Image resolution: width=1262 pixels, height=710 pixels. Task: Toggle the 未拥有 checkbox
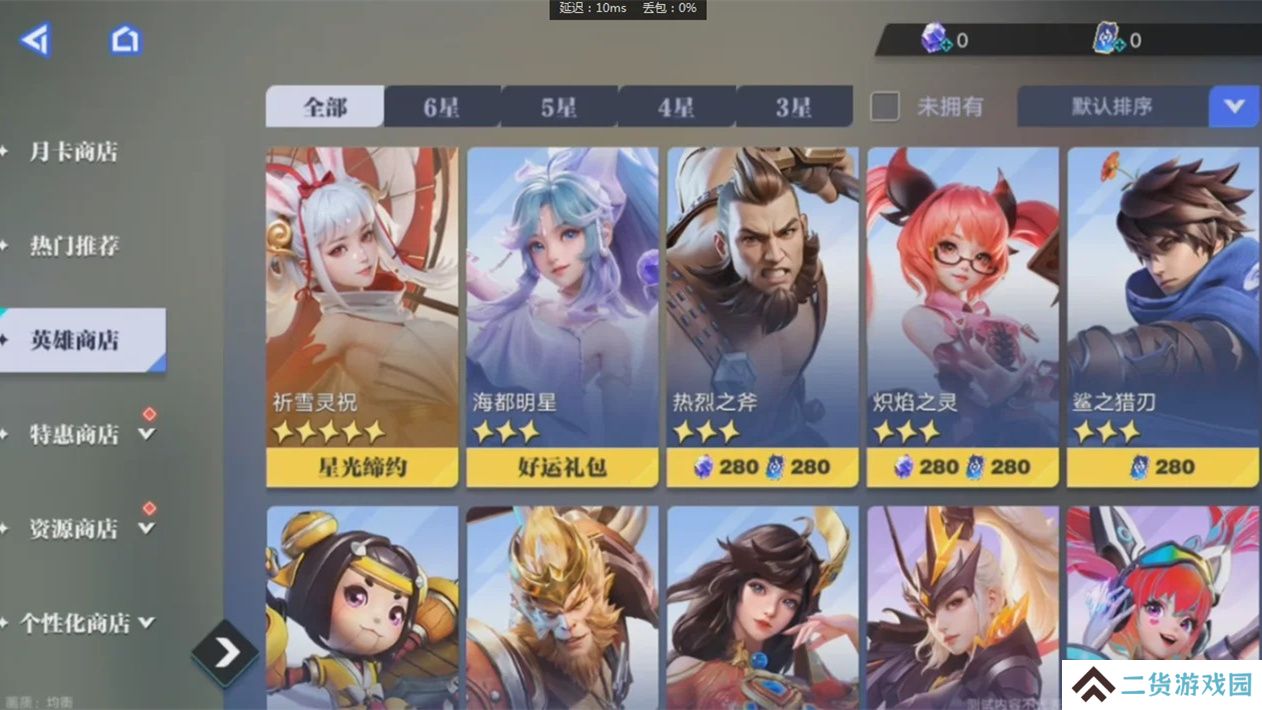coord(885,107)
